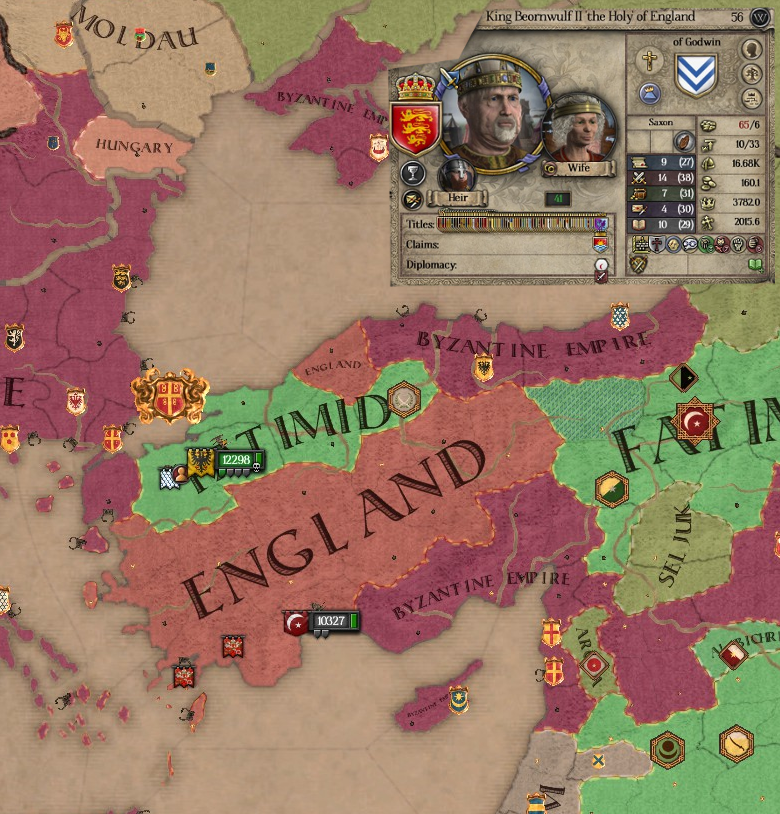Open the Godwin dynasty blue chevron shield
This screenshot has width=780, height=814.
(x=695, y=73)
